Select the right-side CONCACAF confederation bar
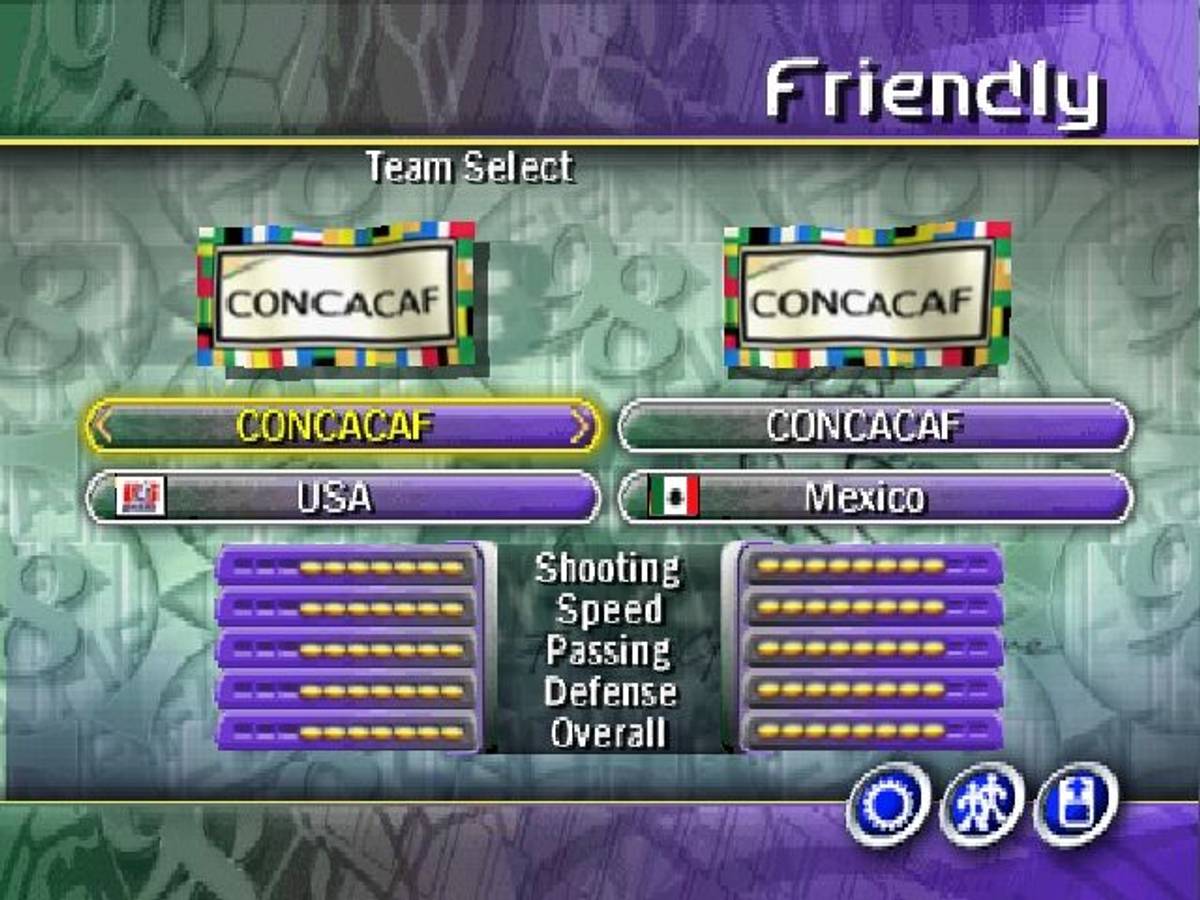Viewport: 1200px width, 900px height. coord(875,427)
